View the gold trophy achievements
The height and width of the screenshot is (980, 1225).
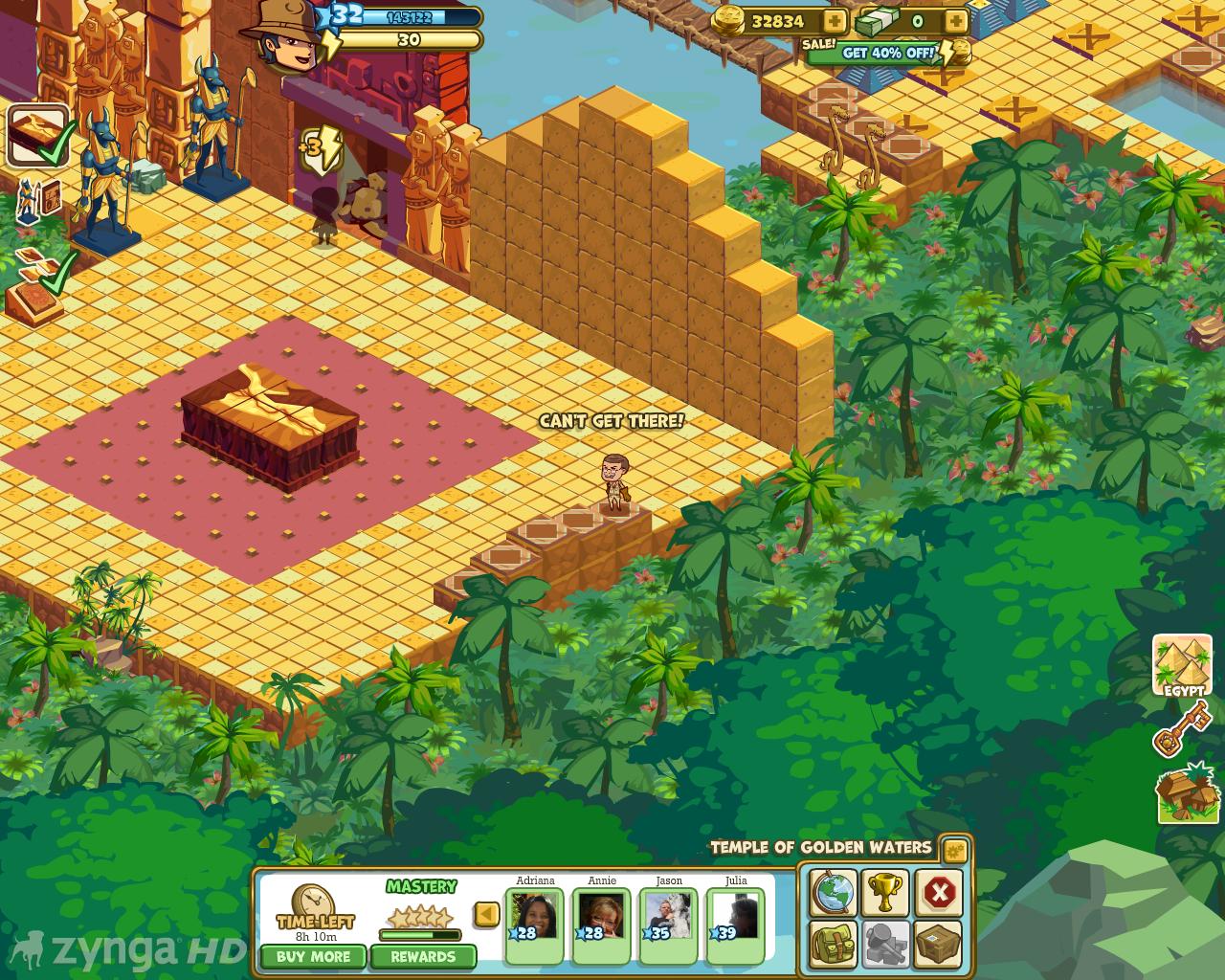tap(885, 893)
